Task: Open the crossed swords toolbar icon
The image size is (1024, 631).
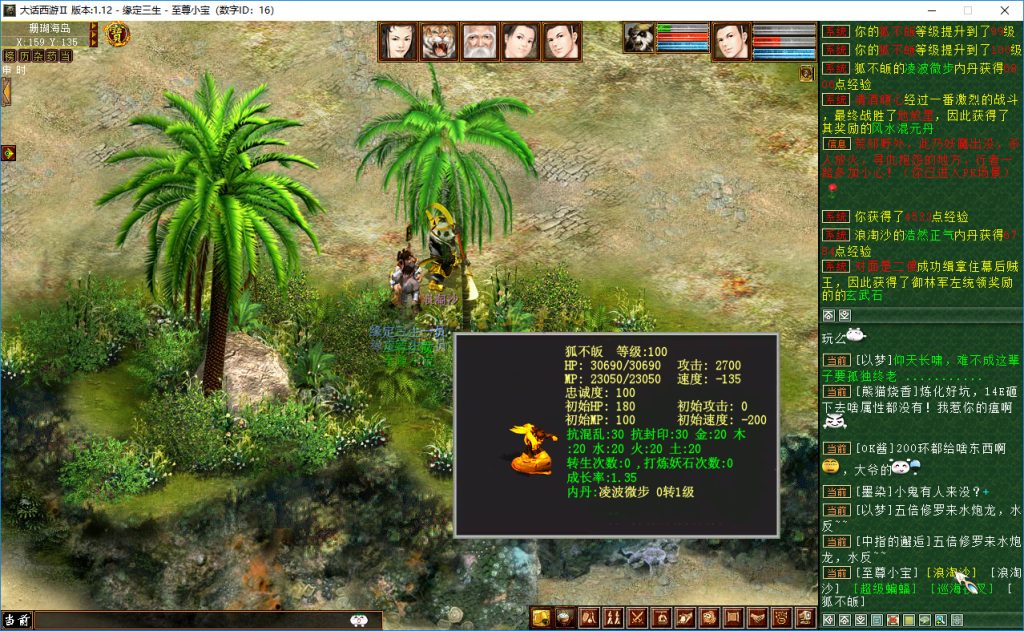Action: click(637, 618)
